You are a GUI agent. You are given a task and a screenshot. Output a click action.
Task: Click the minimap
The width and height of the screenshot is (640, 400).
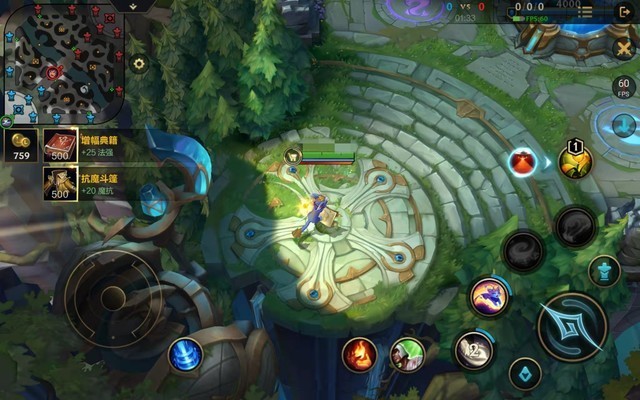62,61
